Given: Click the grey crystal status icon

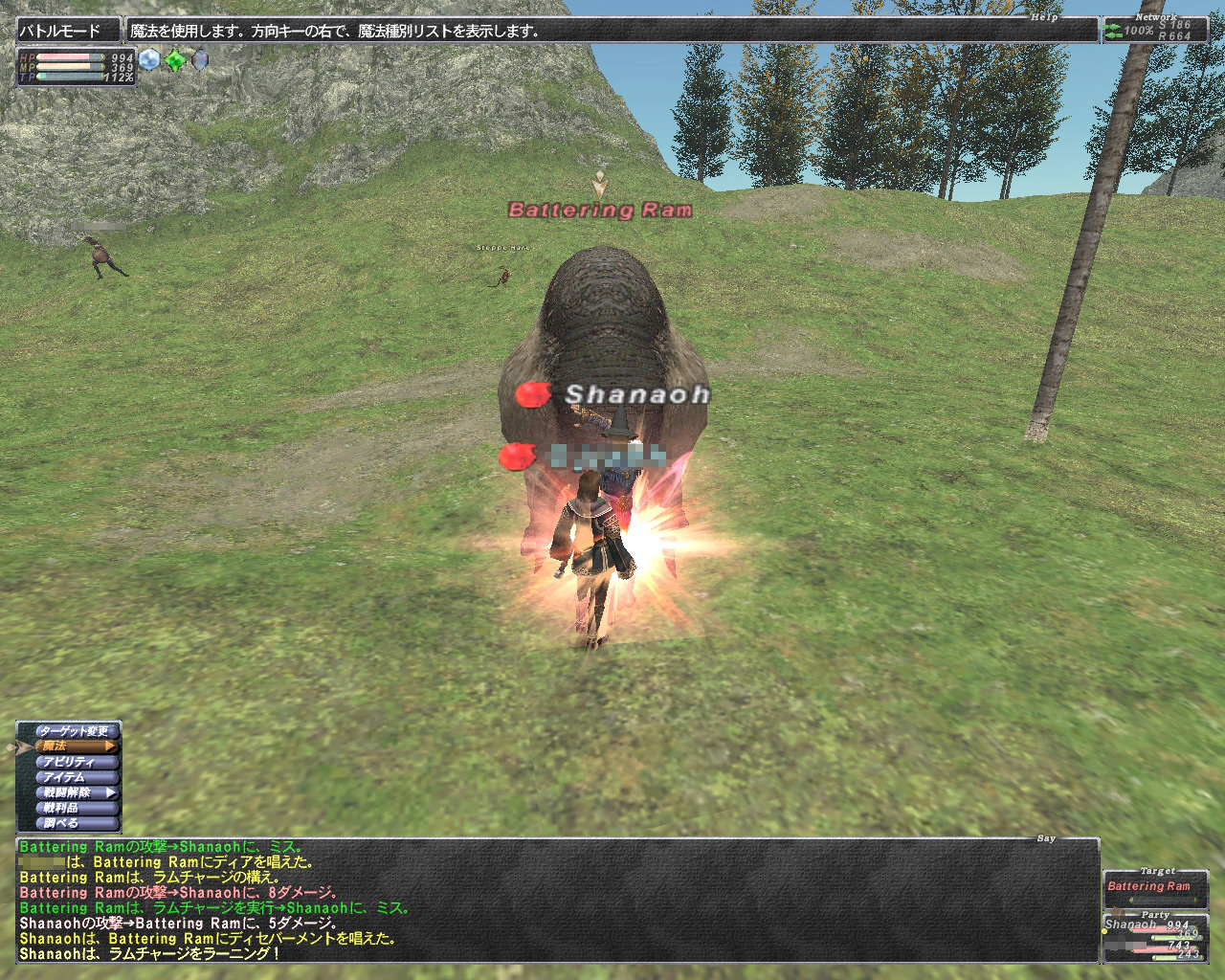Looking at the screenshot, I should (199, 60).
